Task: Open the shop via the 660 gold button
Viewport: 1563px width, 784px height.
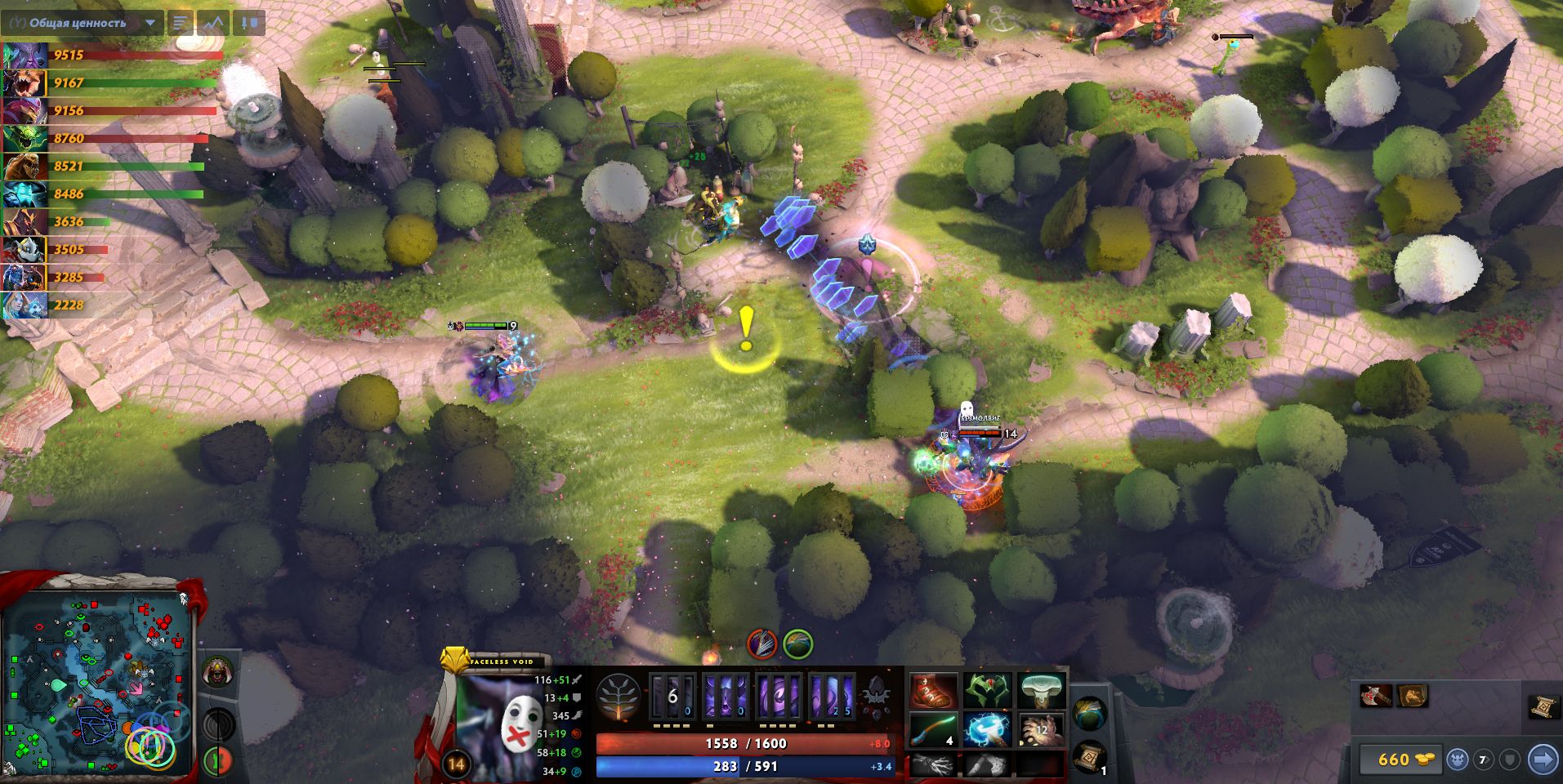Action: tap(1400, 759)
